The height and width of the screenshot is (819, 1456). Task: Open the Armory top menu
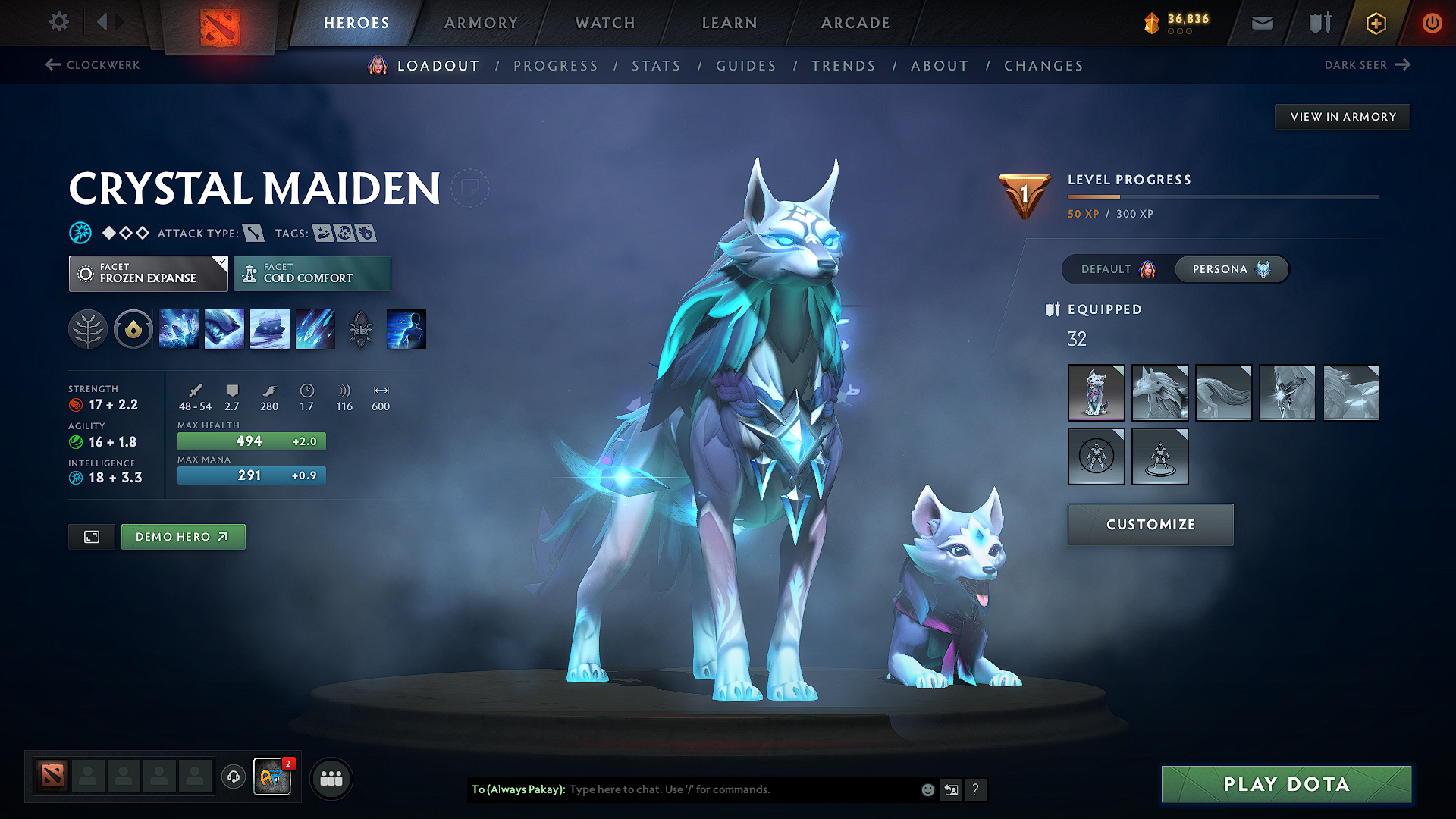481,23
